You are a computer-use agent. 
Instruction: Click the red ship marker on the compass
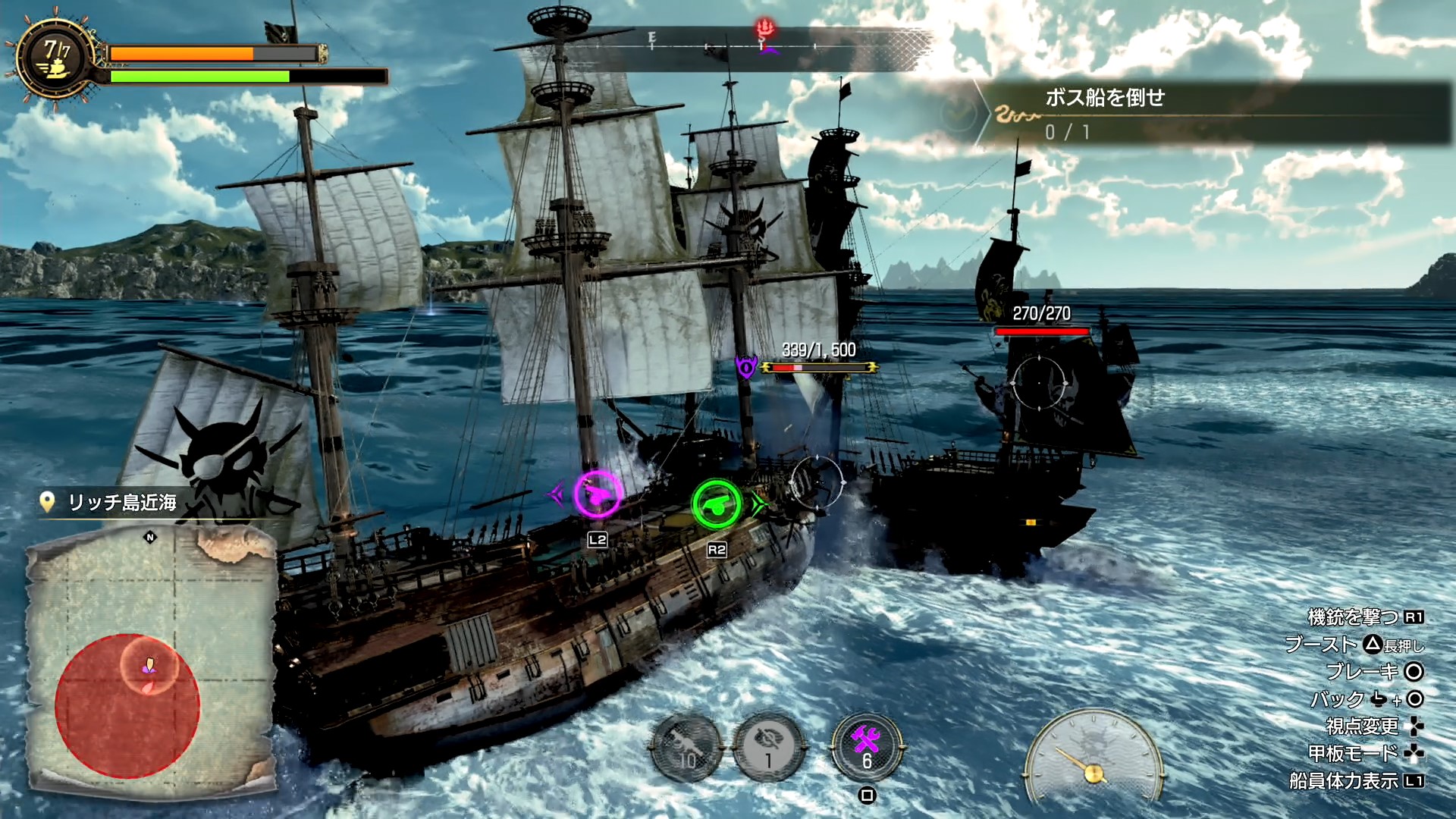pyautogui.click(x=766, y=32)
